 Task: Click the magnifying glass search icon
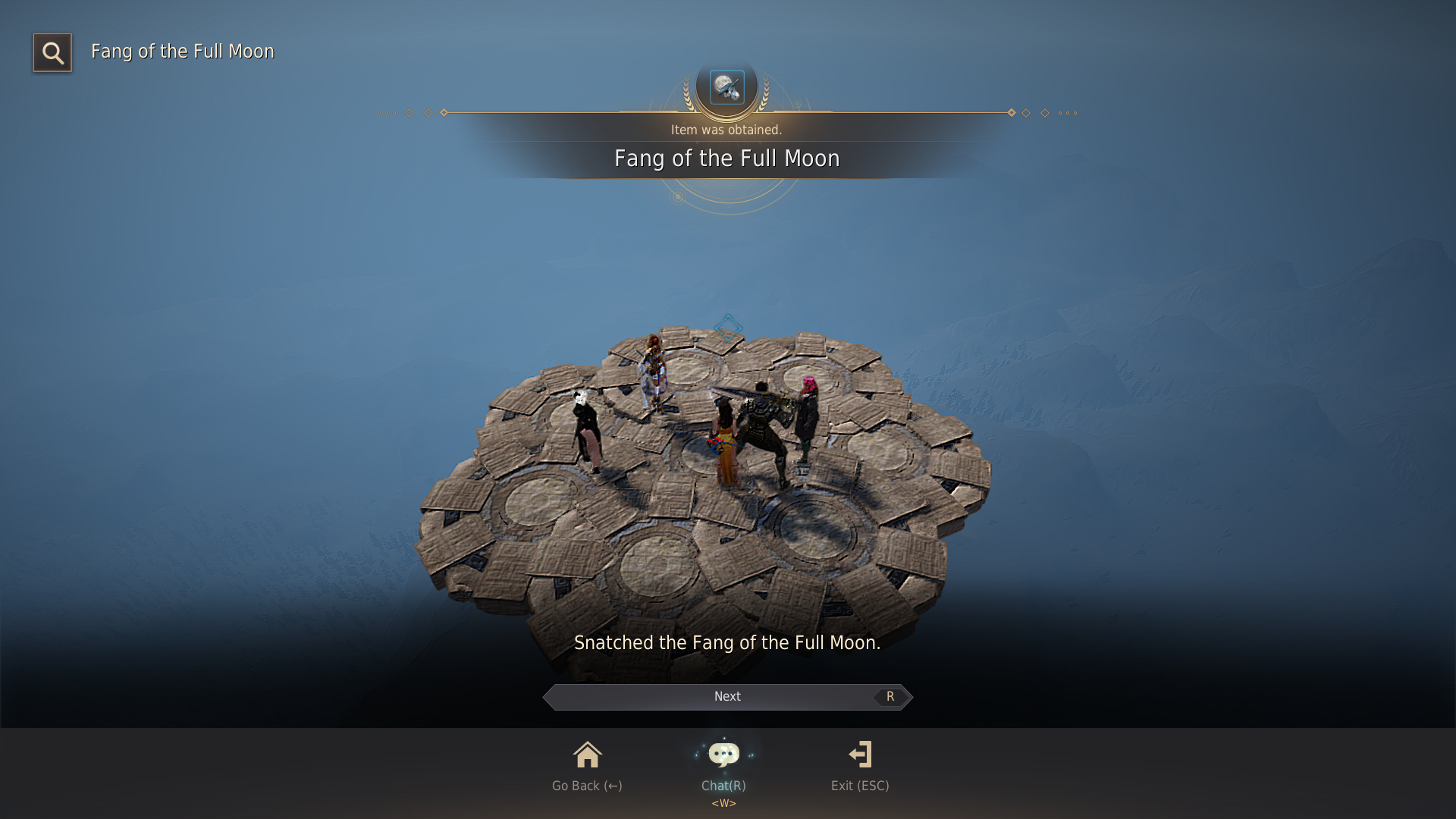[52, 52]
